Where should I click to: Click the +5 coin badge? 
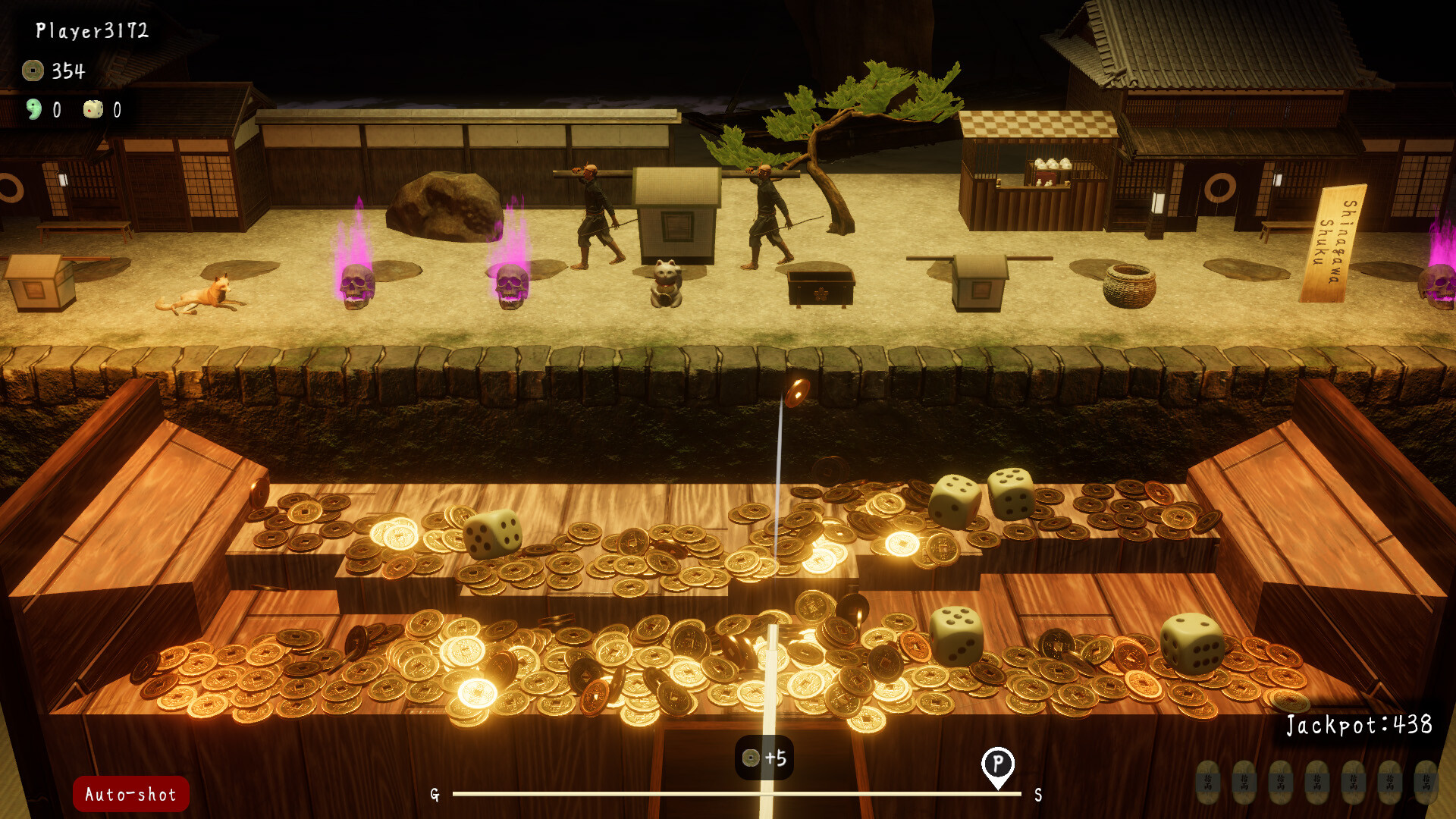coord(764,758)
